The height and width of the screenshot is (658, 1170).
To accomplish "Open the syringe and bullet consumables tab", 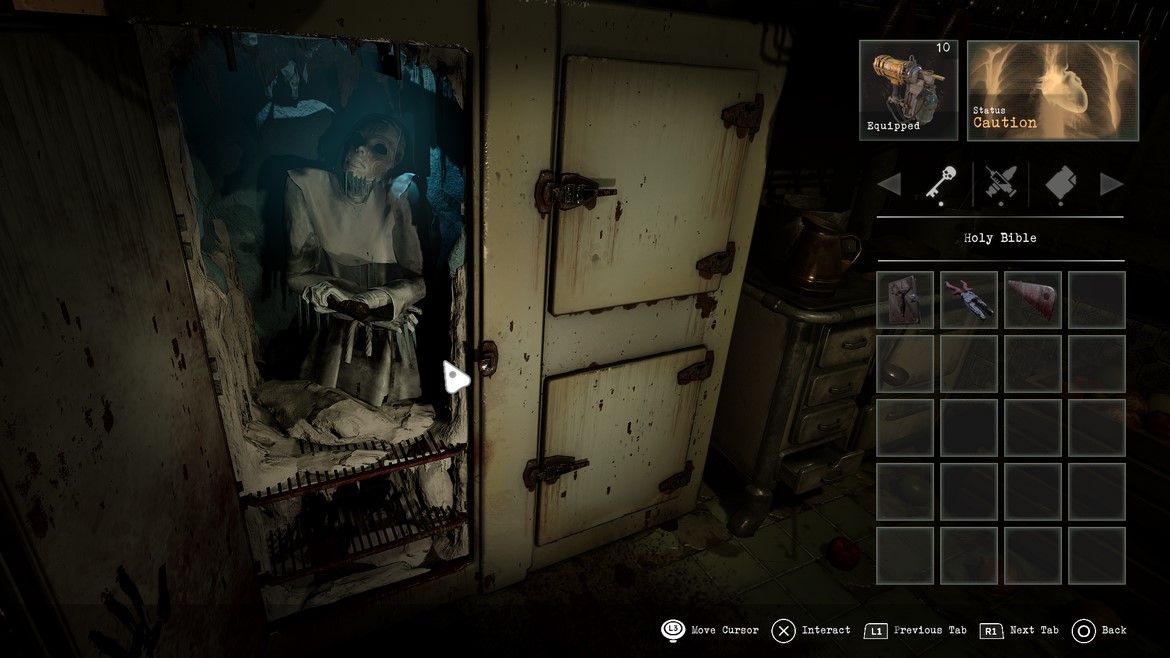I will point(1000,184).
